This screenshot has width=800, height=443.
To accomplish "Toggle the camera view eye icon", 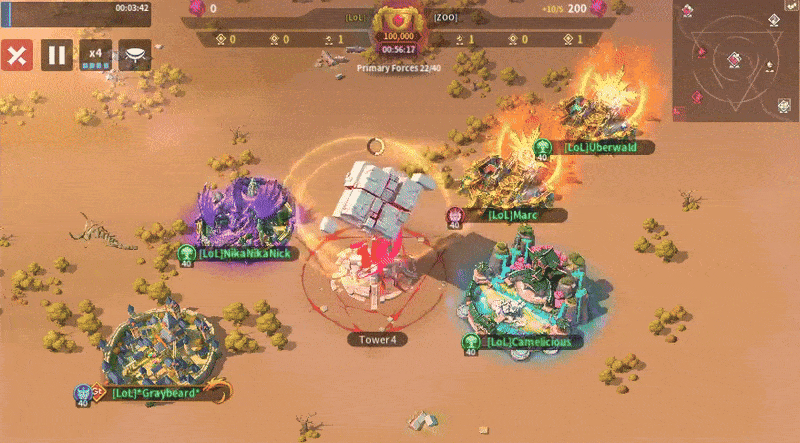I will coord(135,55).
